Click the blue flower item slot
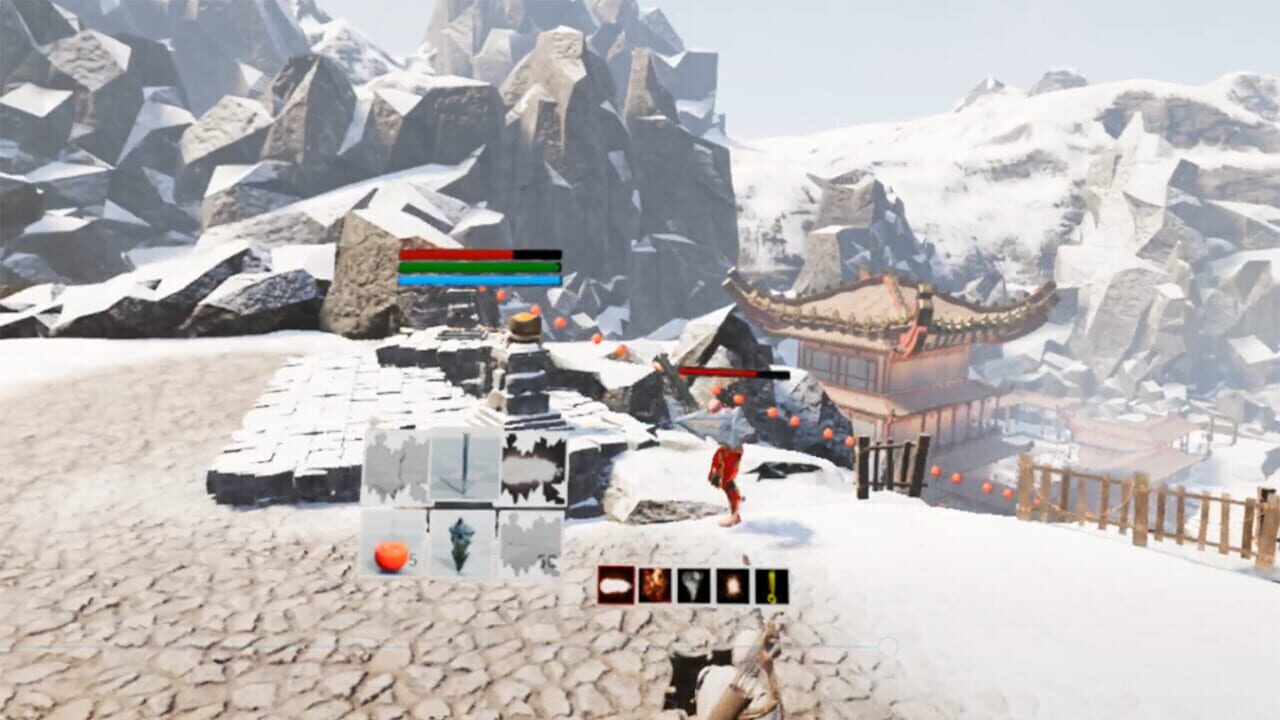The width and height of the screenshot is (1280, 720). [461, 542]
